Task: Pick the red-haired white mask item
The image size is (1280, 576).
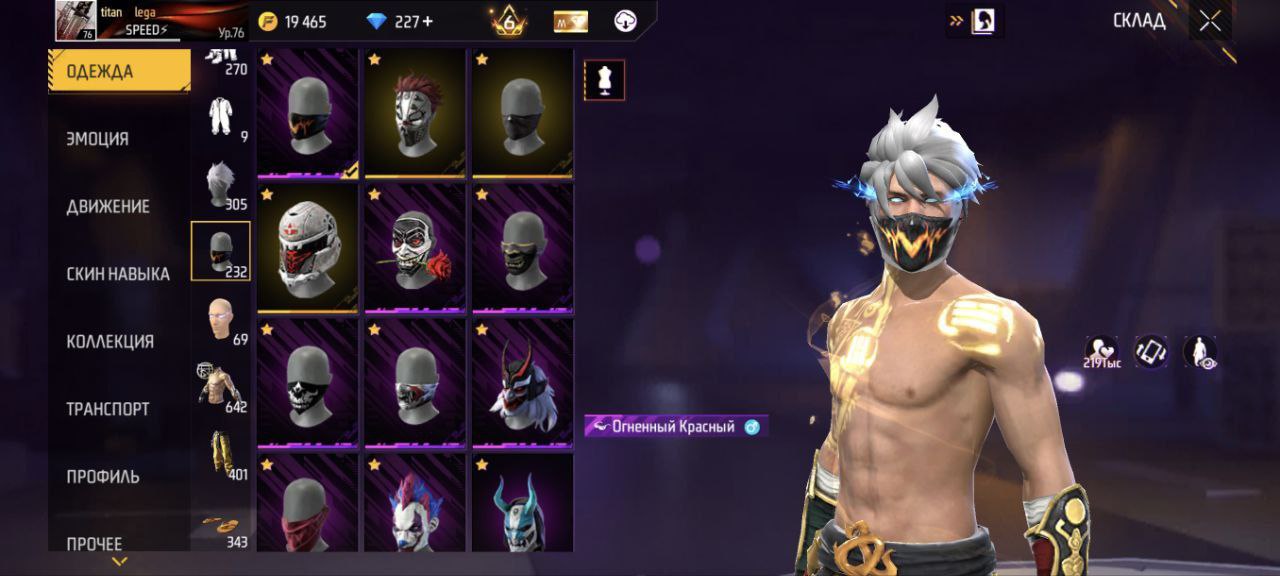Action: point(415,112)
